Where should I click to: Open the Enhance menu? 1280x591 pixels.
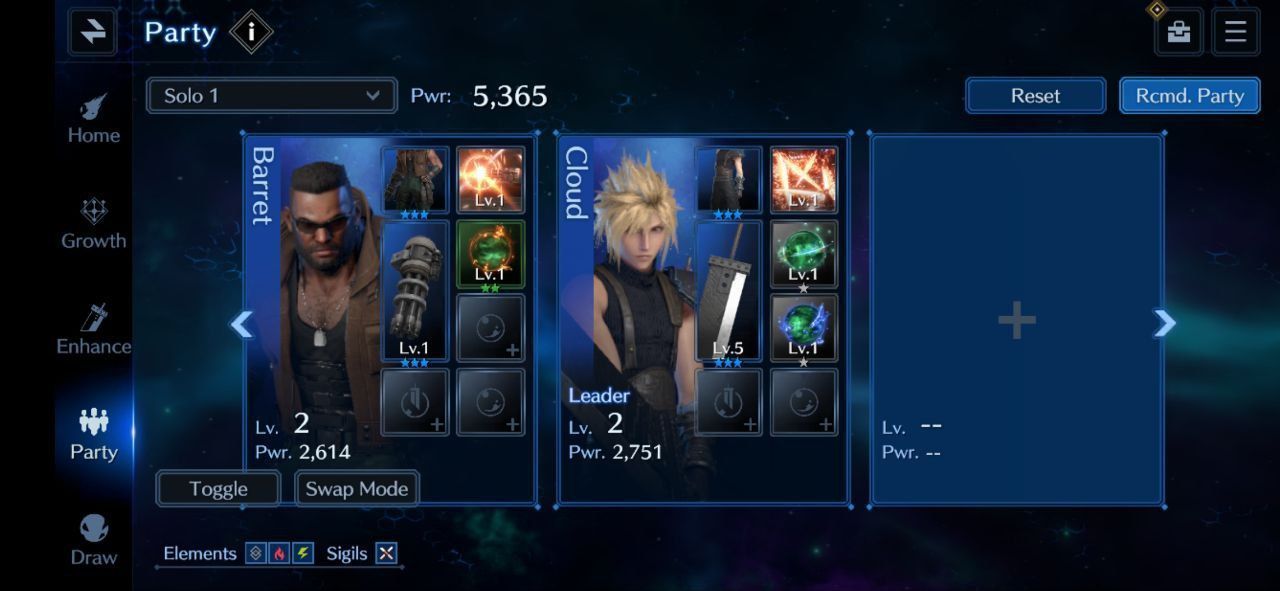[x=94, y=330]
